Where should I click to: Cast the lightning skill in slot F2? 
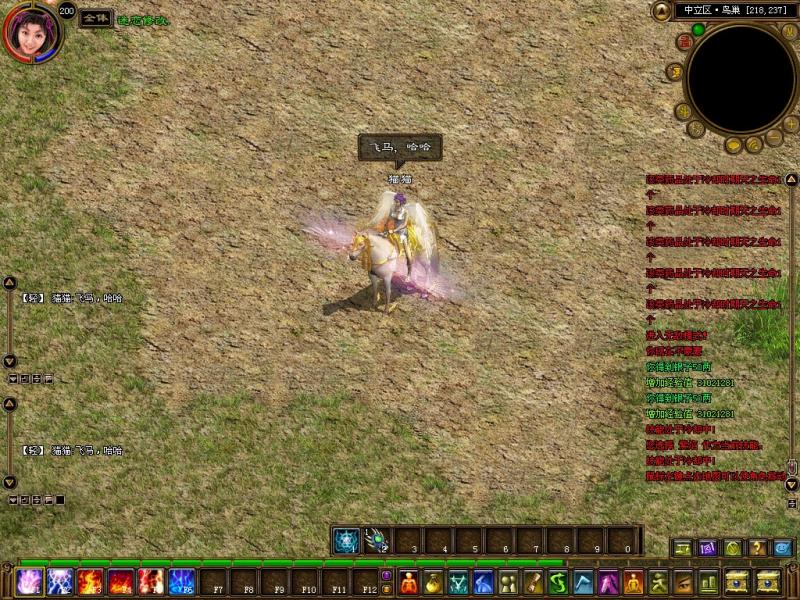pos(59,582)
